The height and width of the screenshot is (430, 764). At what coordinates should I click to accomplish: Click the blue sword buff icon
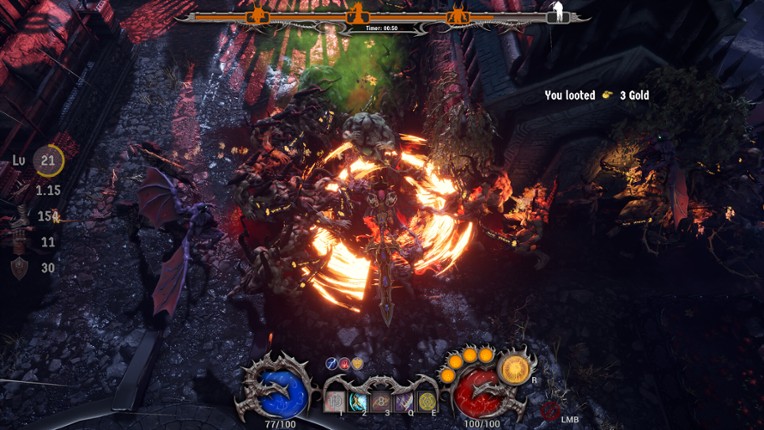[x=332, y=364]
